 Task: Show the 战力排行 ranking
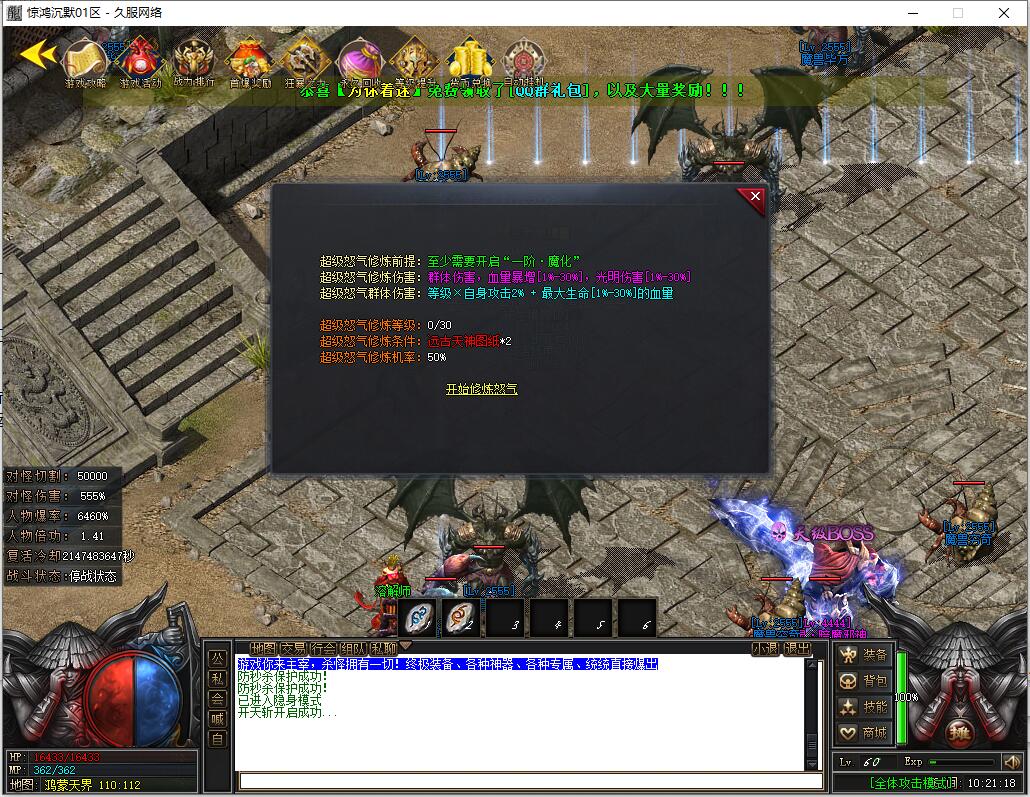[x=193, y=62]
